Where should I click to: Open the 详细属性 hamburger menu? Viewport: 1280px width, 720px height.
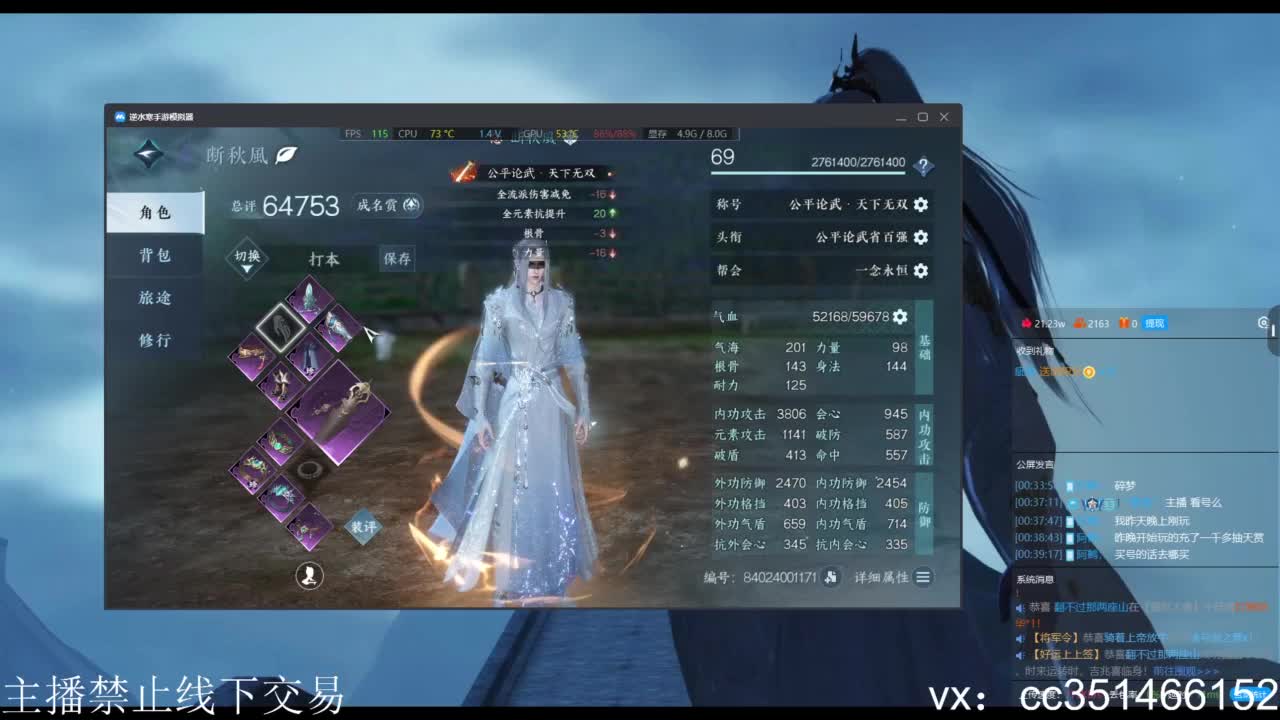(922, 577)
